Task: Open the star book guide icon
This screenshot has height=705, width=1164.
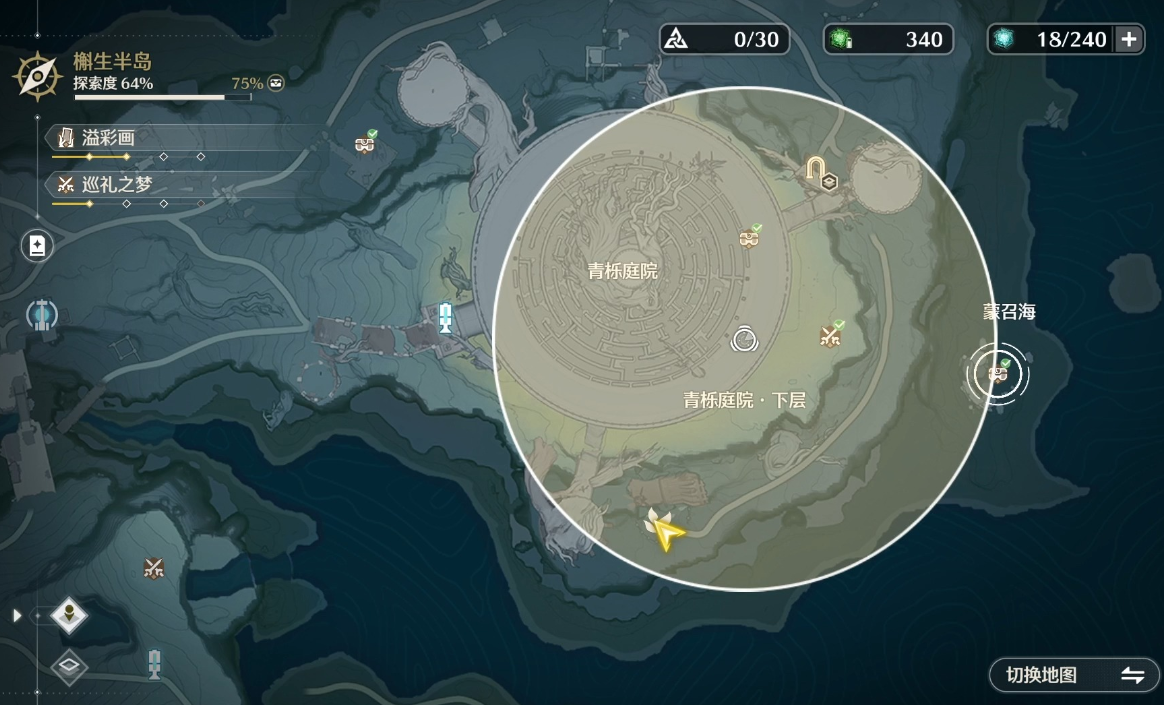Action: coord(37,246)
